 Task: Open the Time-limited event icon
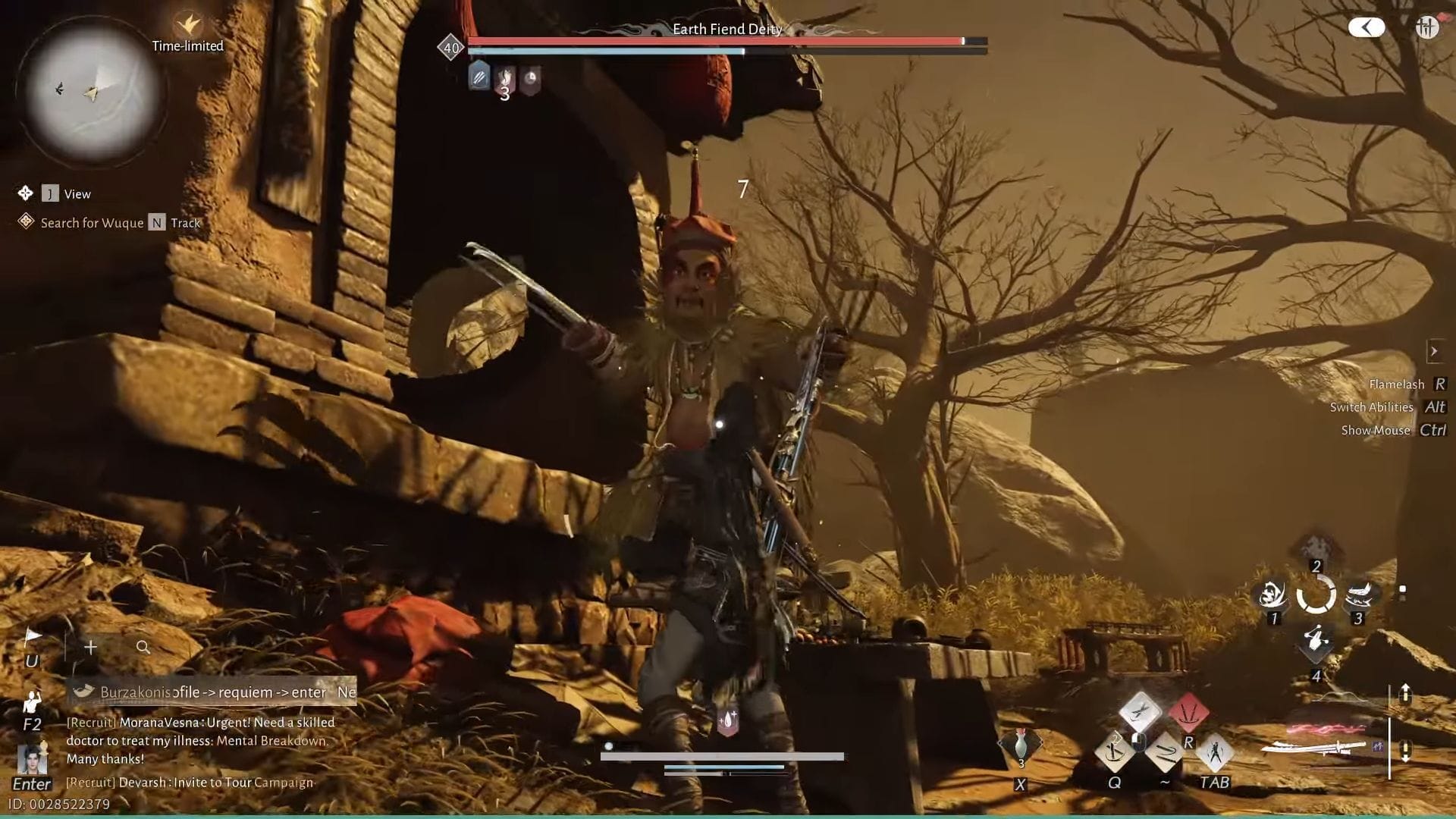coord(187,27)
